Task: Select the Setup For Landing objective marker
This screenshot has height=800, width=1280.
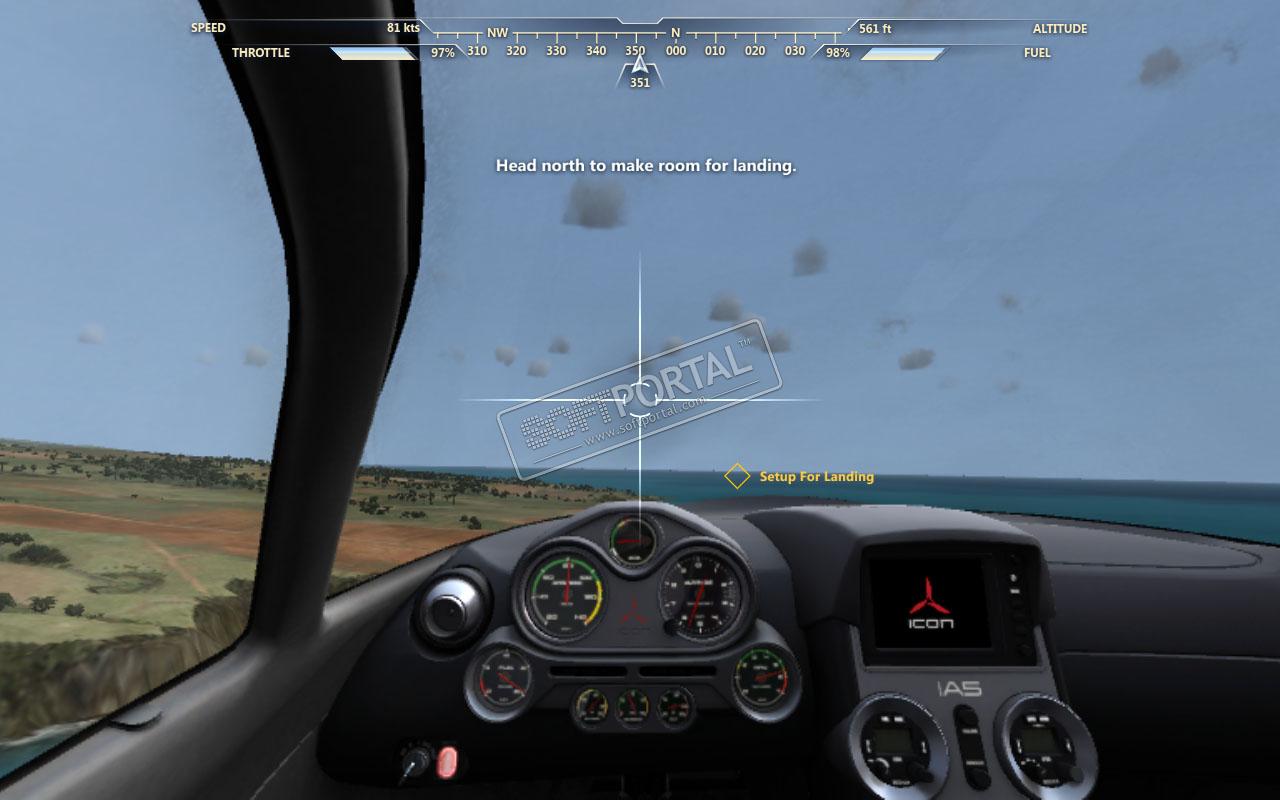Action: pos(737,477)
